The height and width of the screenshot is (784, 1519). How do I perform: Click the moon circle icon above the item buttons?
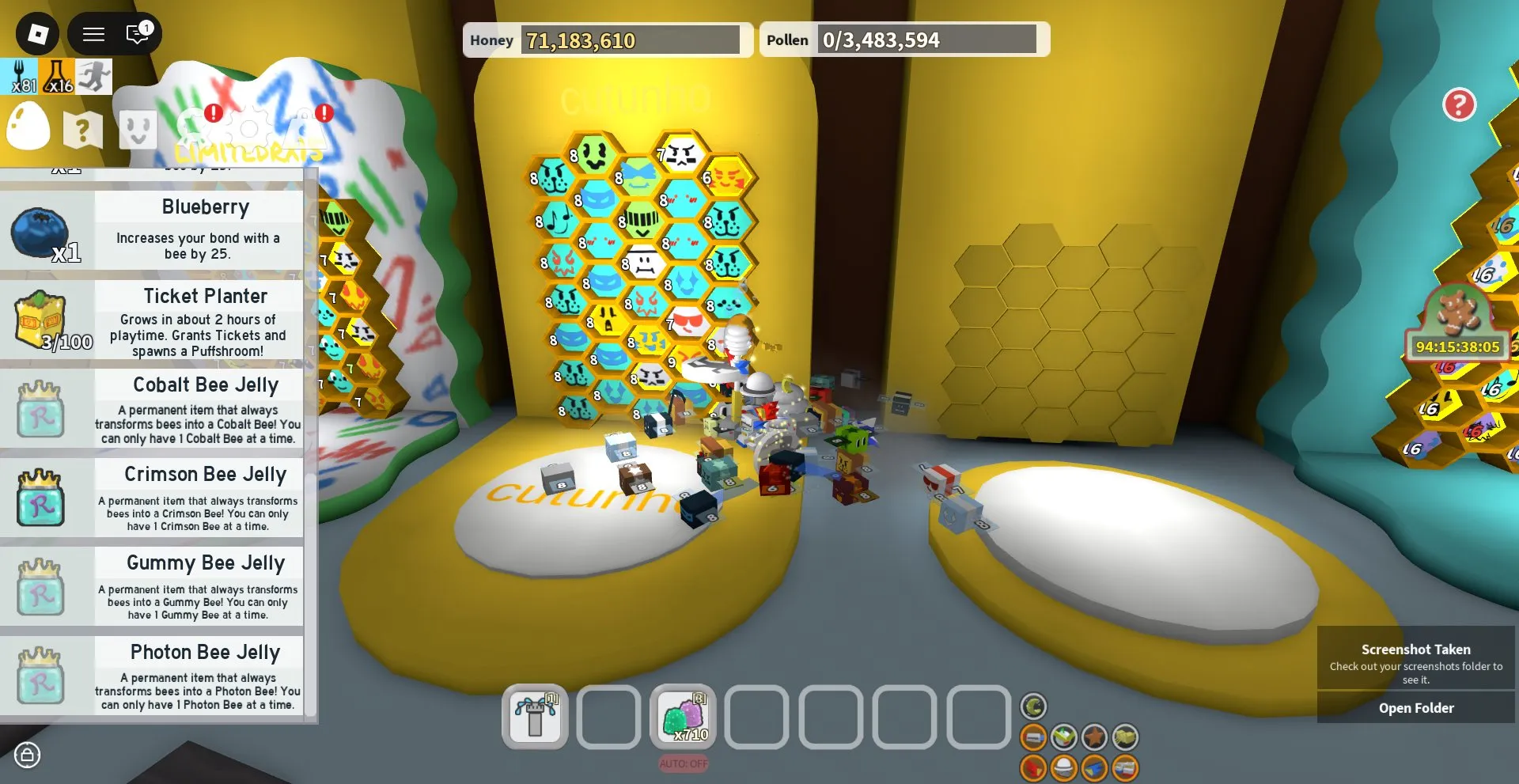click(1033, 706)
